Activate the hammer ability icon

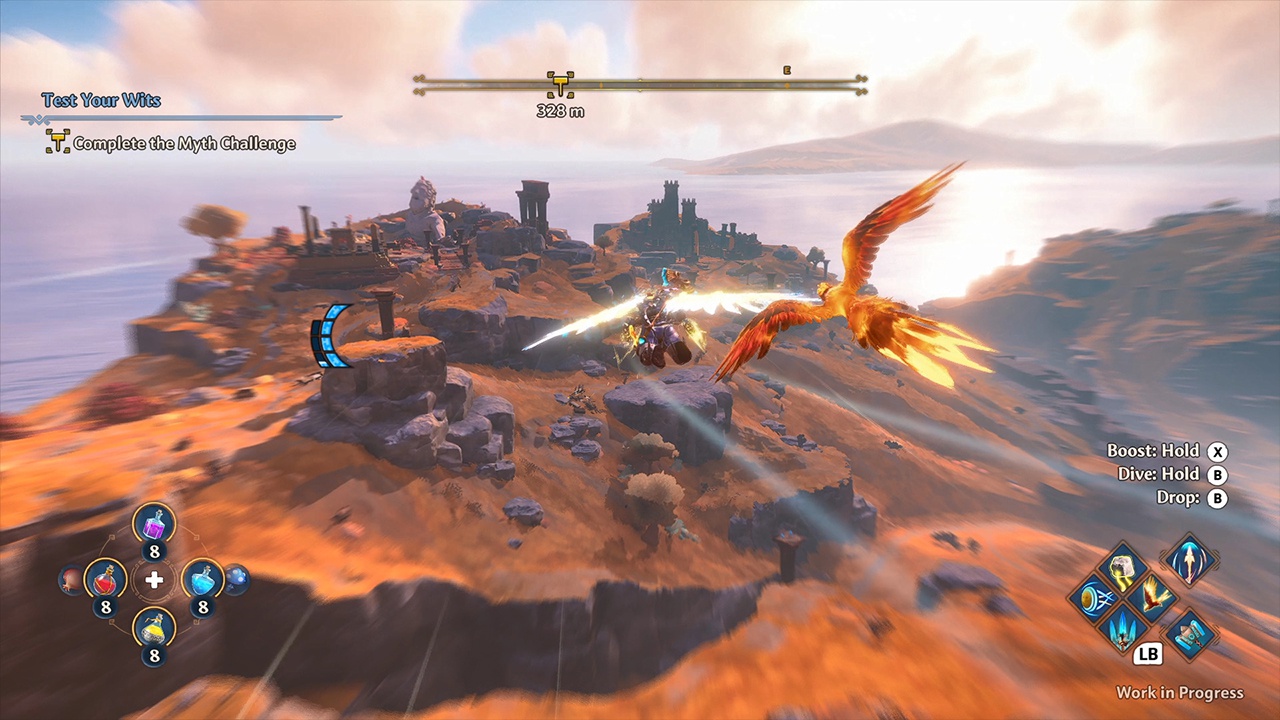1190,634
